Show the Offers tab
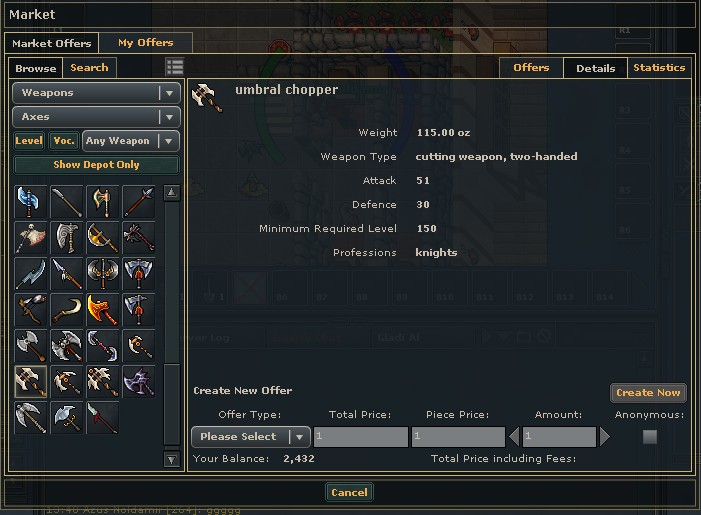Viewport: 701px width, 515px height. point(531,68)
